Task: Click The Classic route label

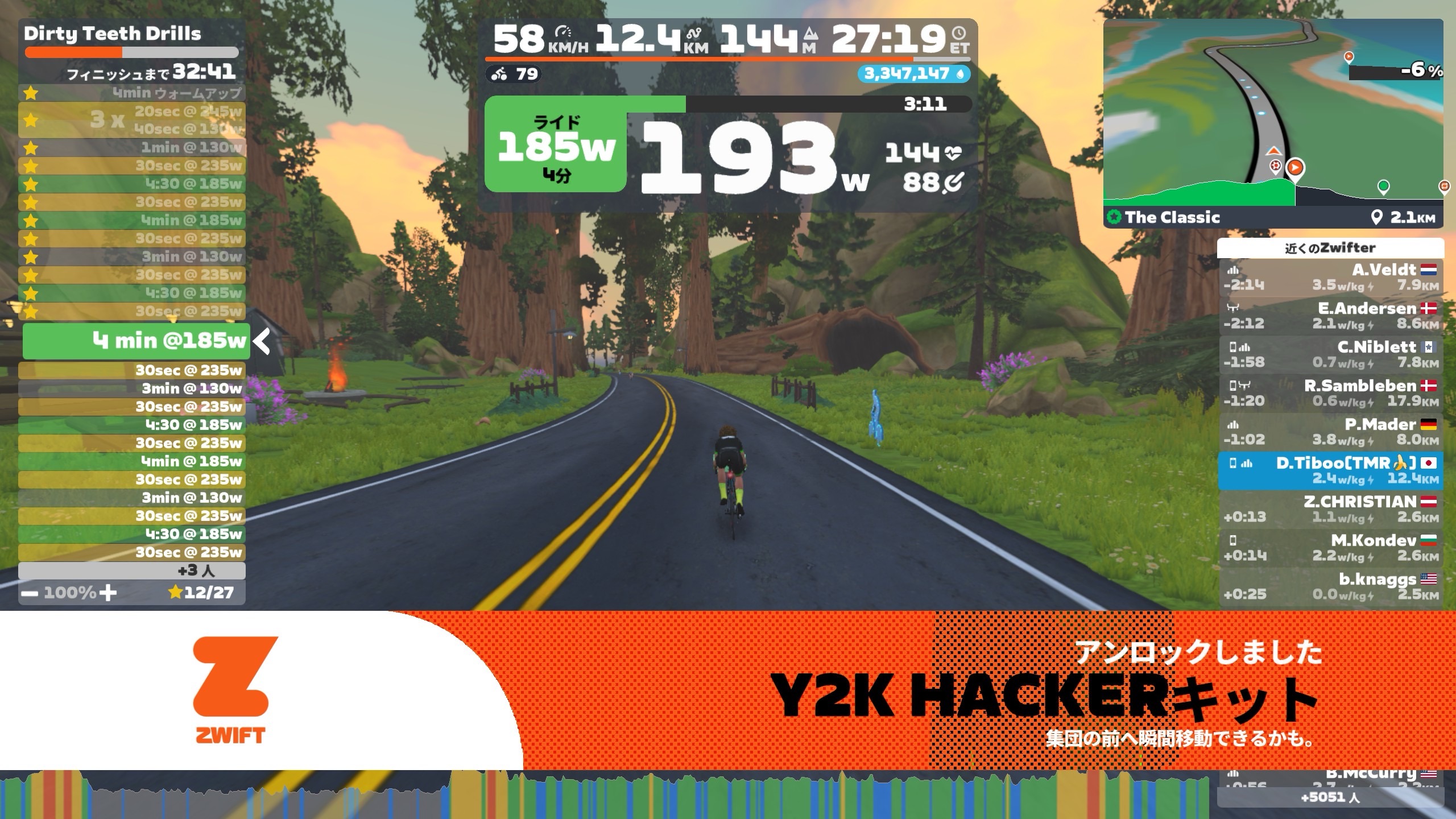Action: (x=1172, y=217)
